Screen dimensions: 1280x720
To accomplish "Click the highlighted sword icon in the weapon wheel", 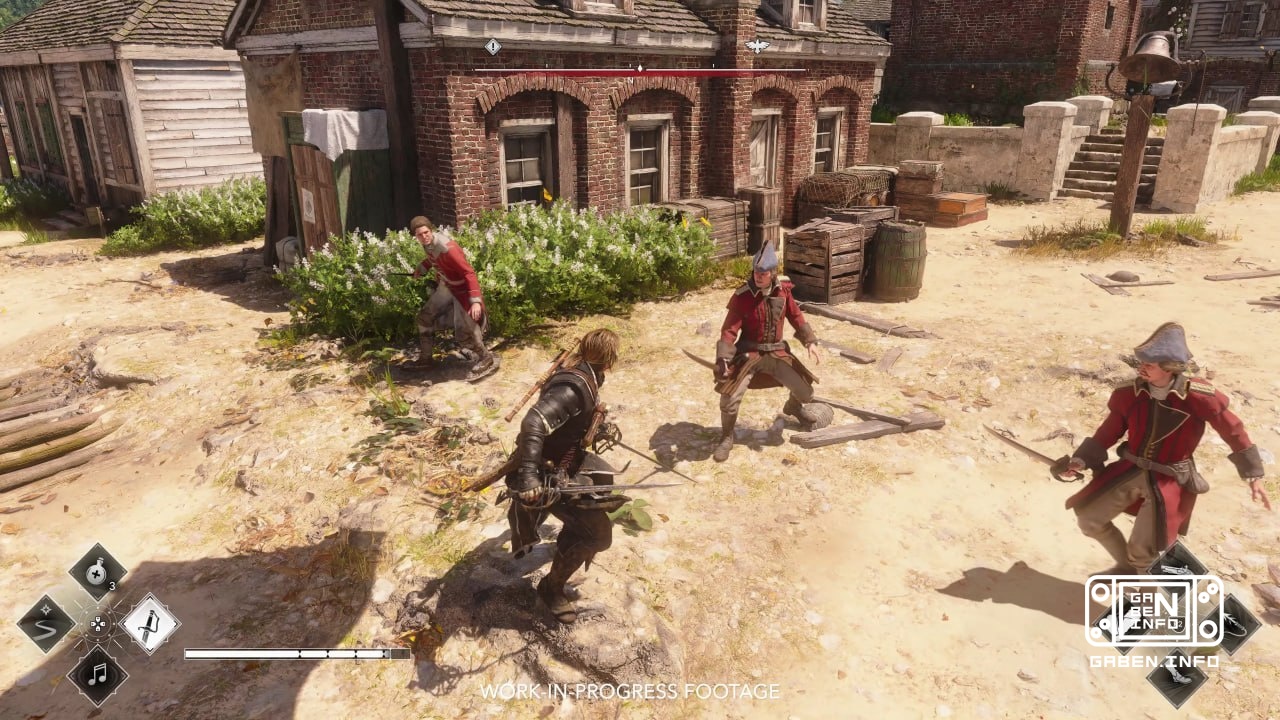I will (150, 626).
